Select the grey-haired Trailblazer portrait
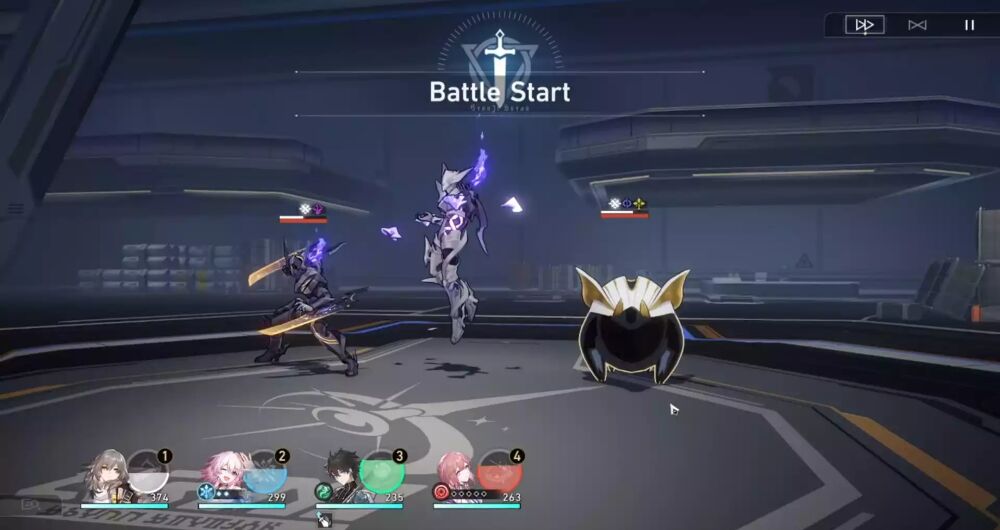Viewport: 1000px width, 530px height. 105,475
